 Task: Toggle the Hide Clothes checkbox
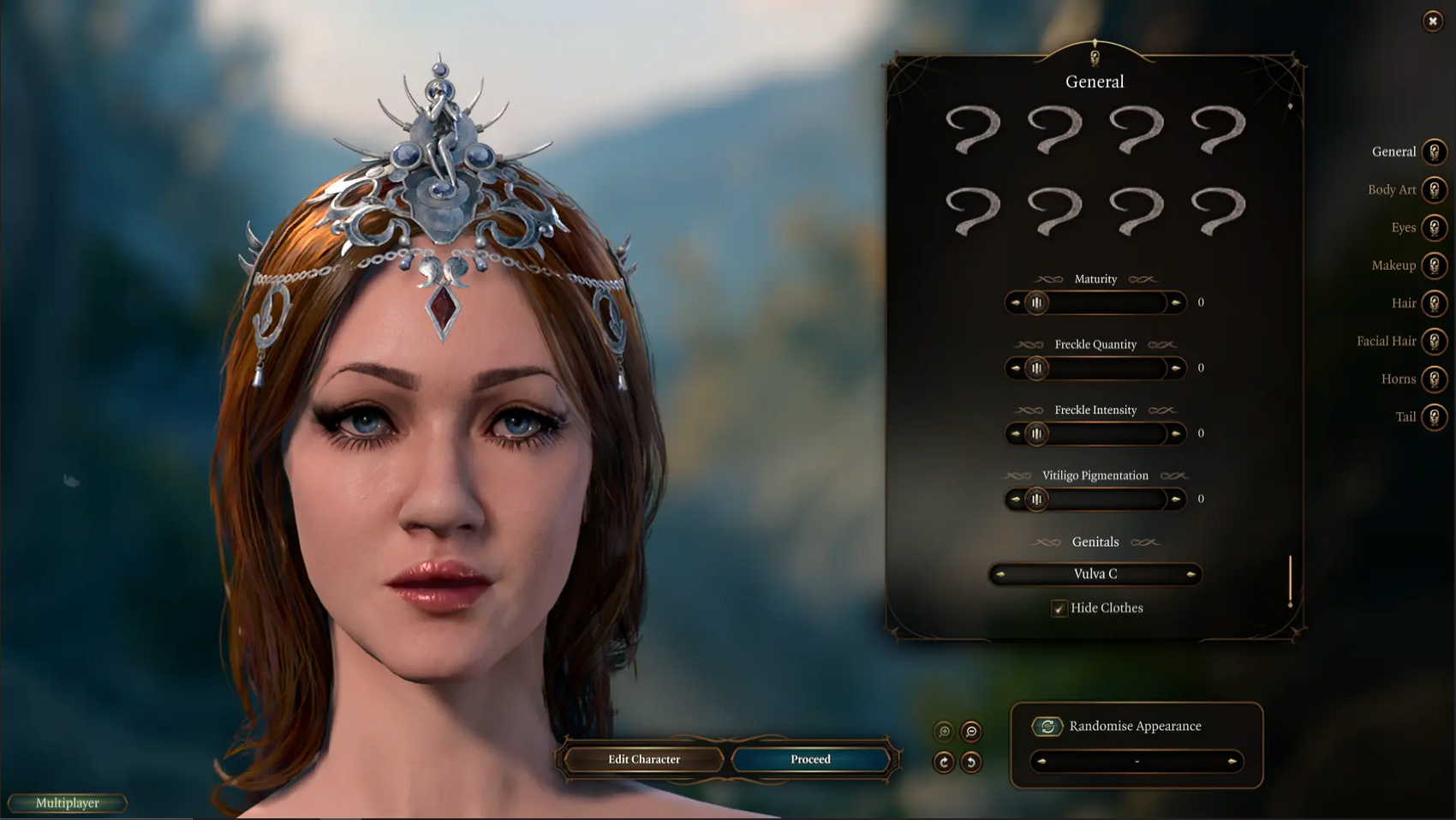(x=1059, y=608)
